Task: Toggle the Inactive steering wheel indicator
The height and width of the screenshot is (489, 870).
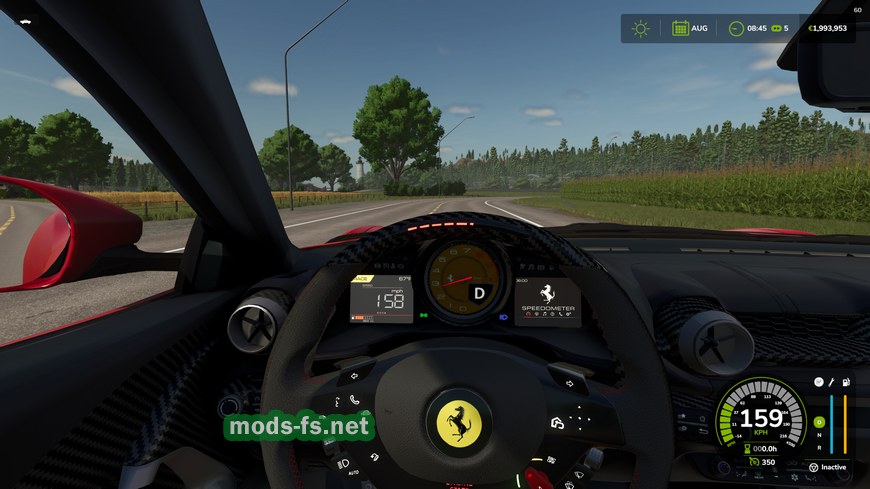Action: [813, 467]
